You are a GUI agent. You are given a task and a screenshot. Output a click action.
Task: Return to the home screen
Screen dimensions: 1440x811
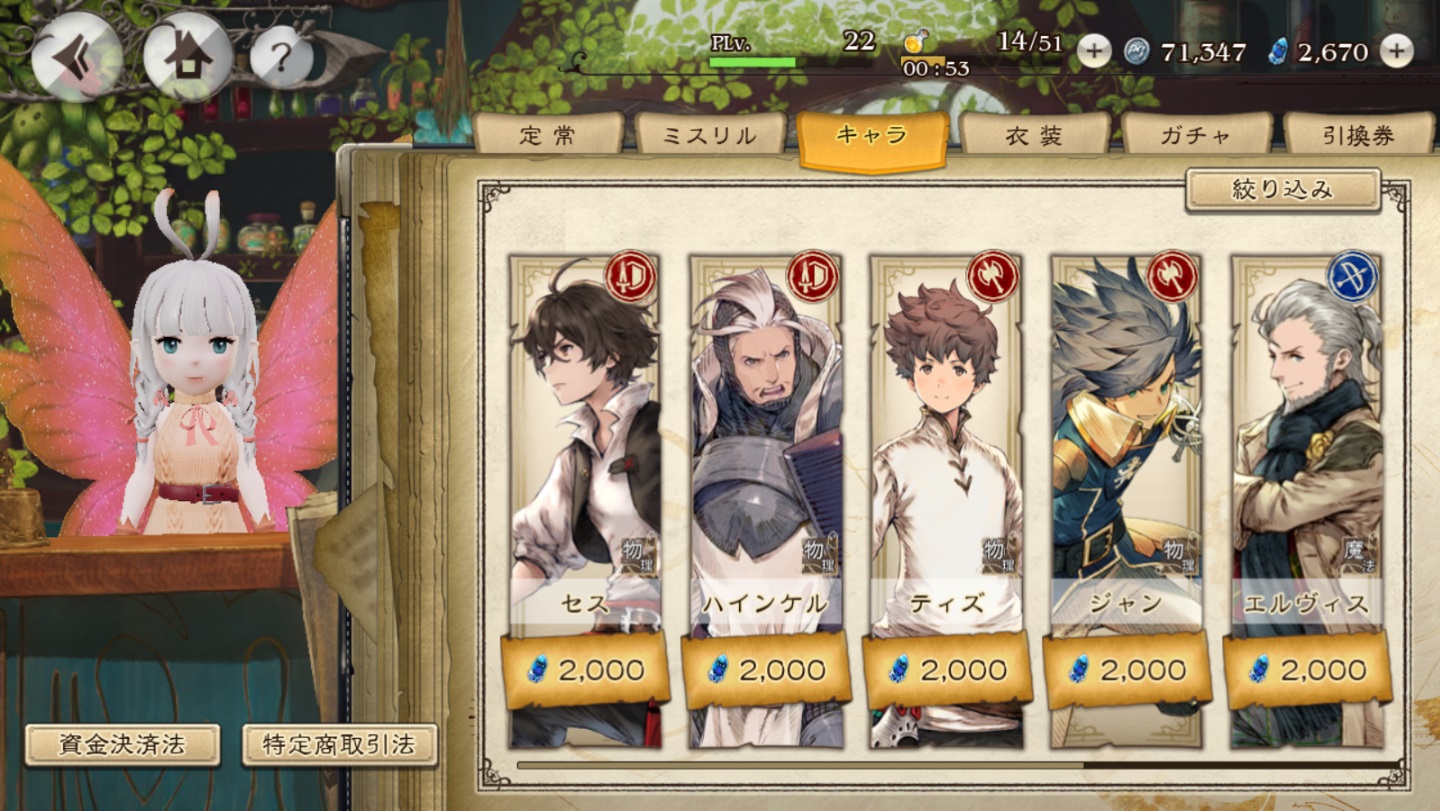point(181,57)
